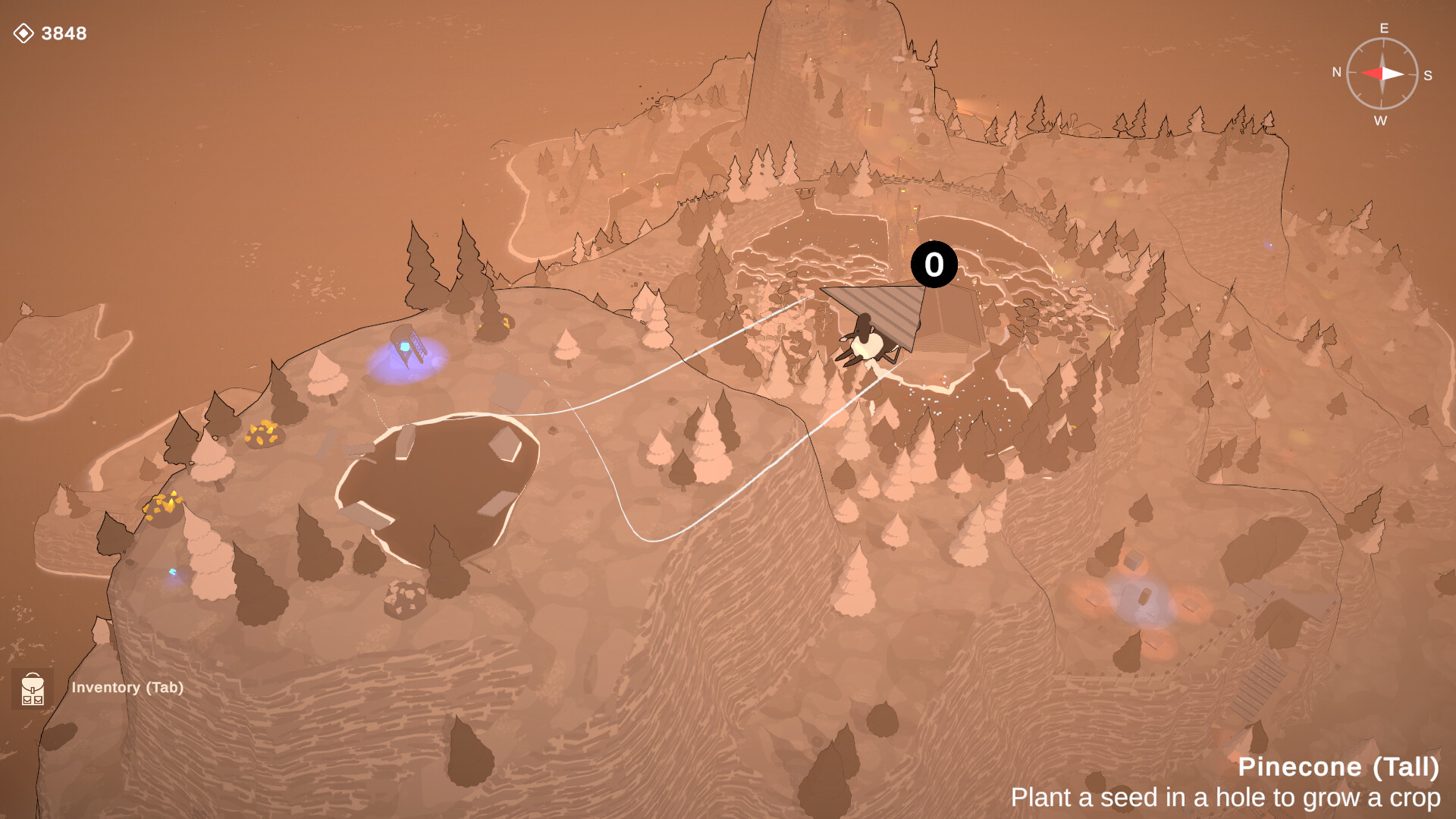Click the diamond currency icon beside 3848
Image resolution: width=1456 pixels, height=819 pixels.
(x=25, y=33)
